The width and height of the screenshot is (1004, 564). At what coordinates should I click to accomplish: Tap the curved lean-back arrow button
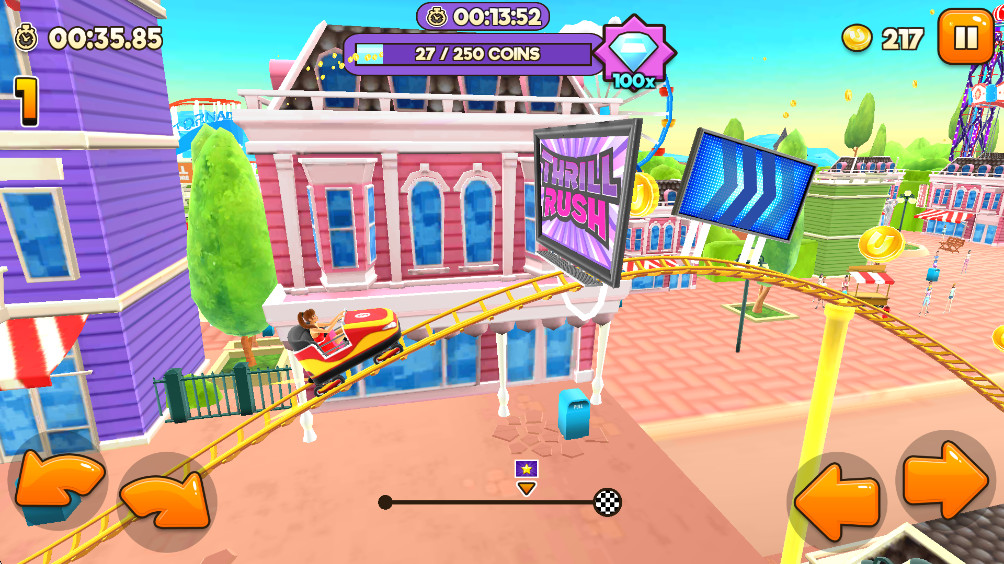tap(58, 483)
